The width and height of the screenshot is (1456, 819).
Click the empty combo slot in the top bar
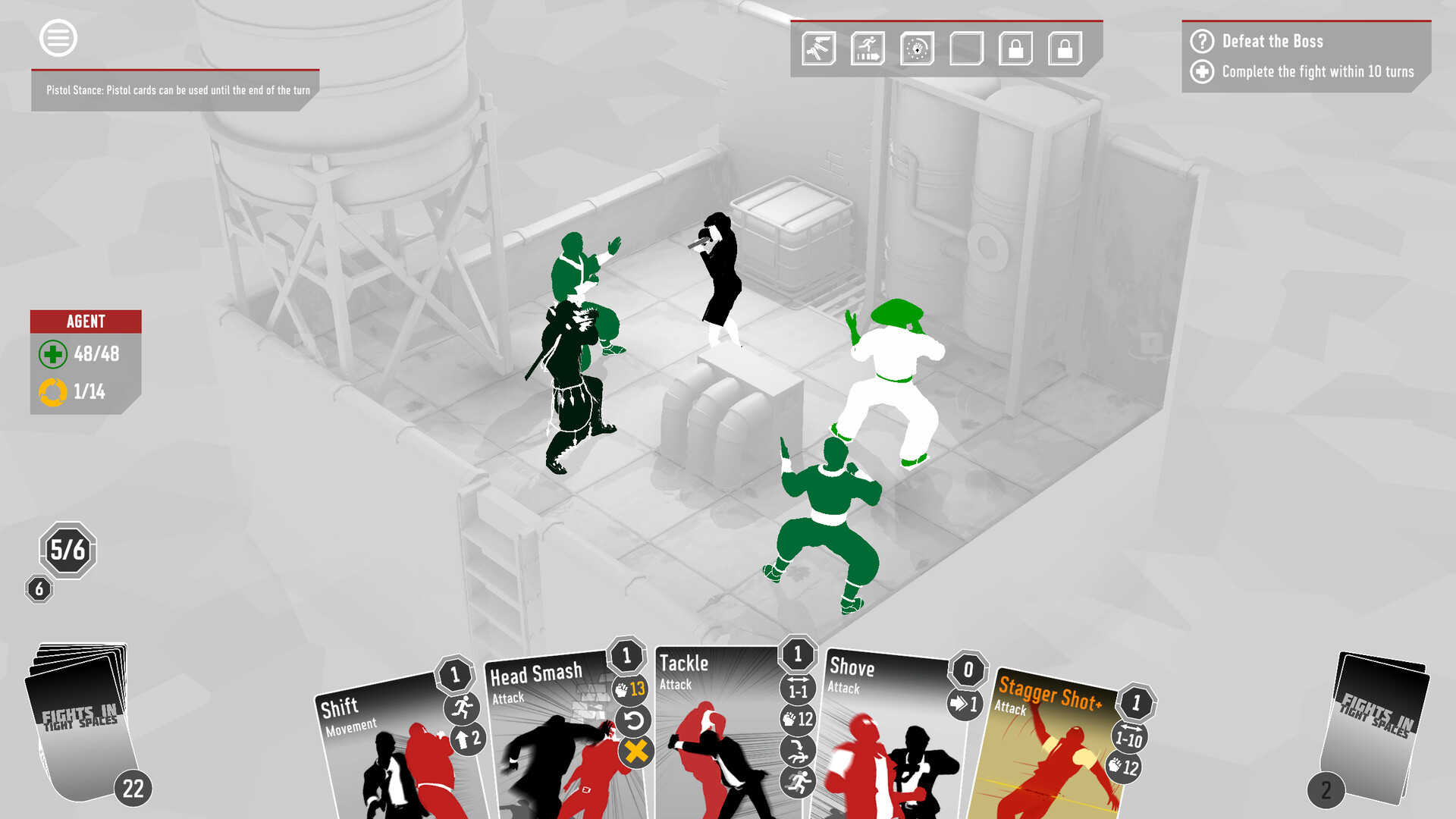966,48
